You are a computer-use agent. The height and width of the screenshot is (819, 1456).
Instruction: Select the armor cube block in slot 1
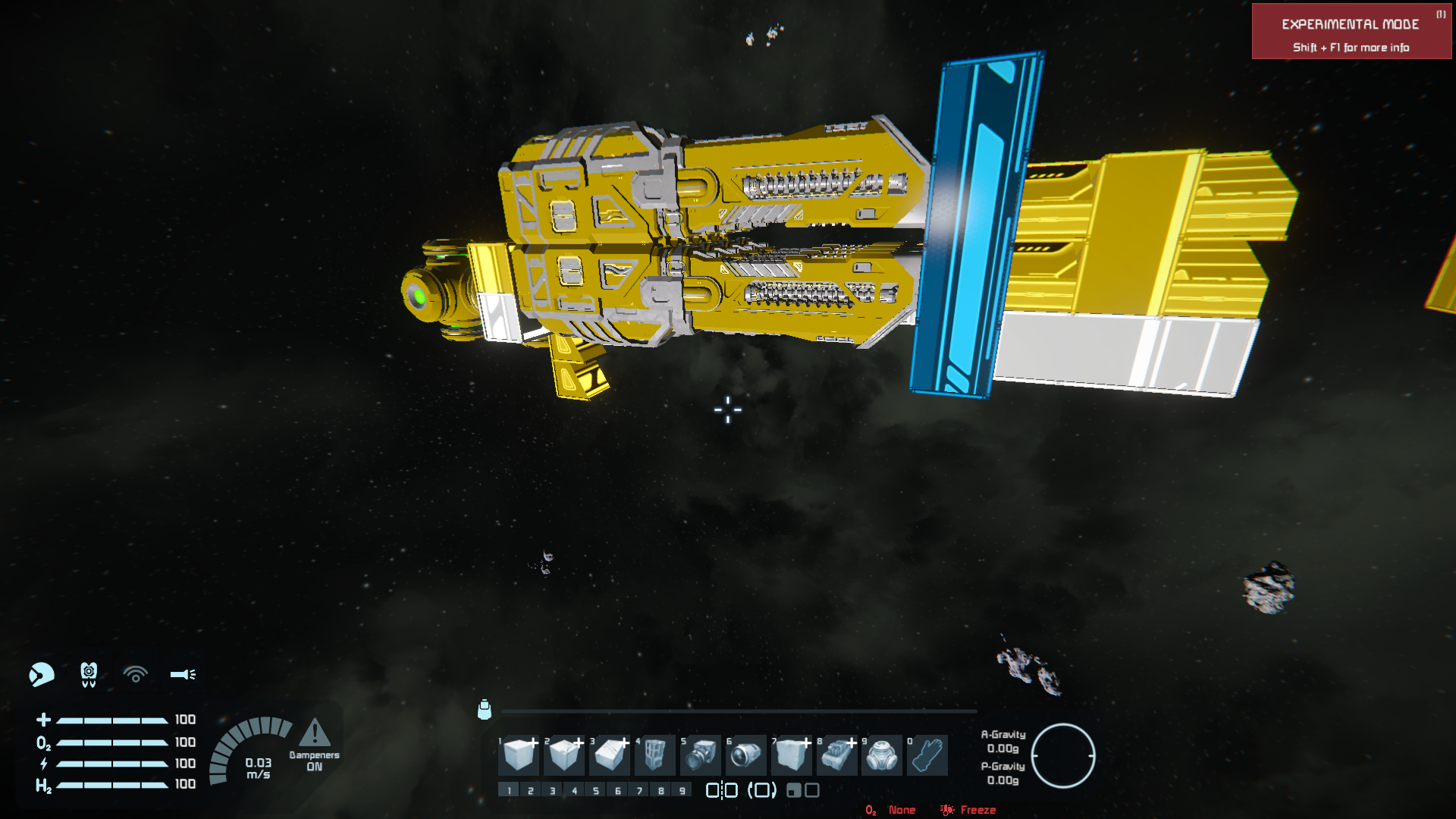click(519, 755)
